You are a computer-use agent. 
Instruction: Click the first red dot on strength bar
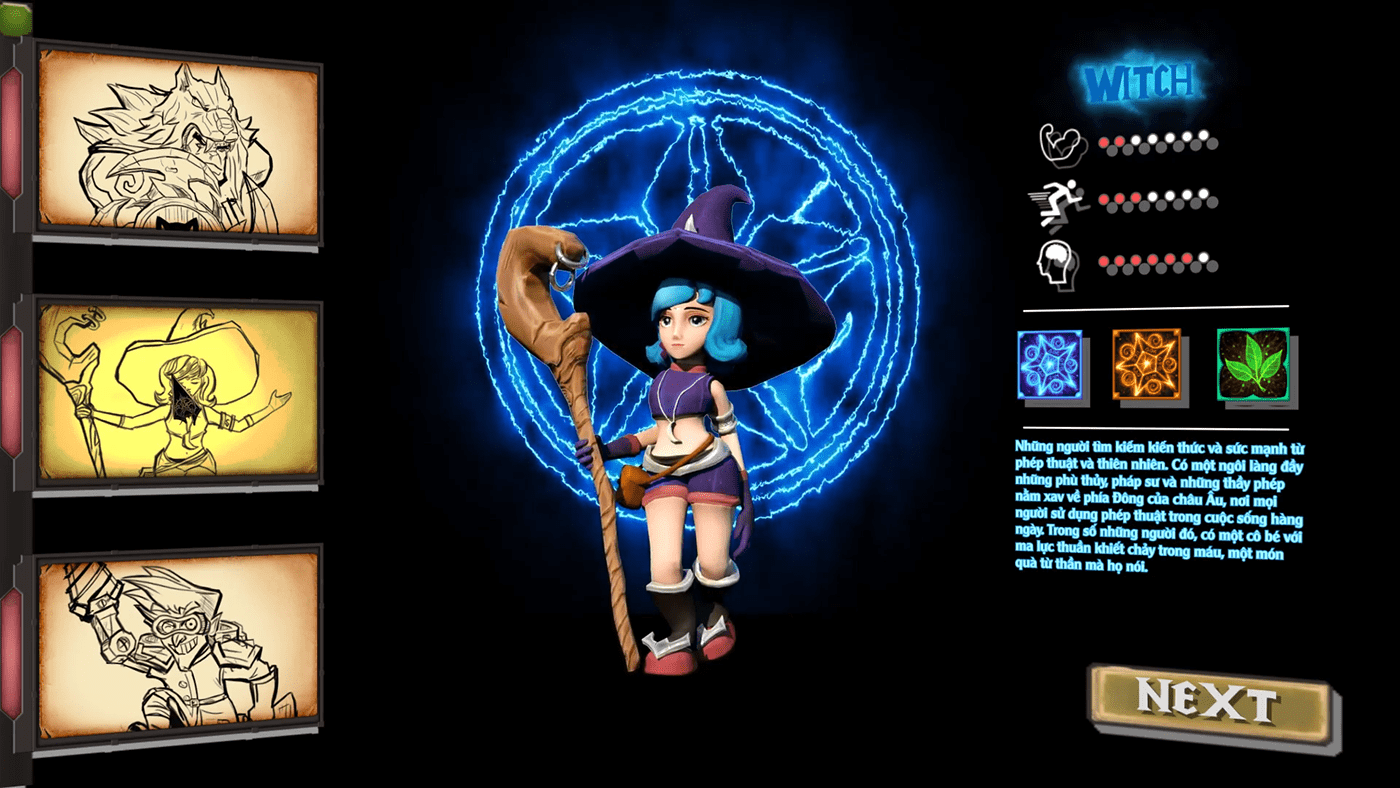1103,142
